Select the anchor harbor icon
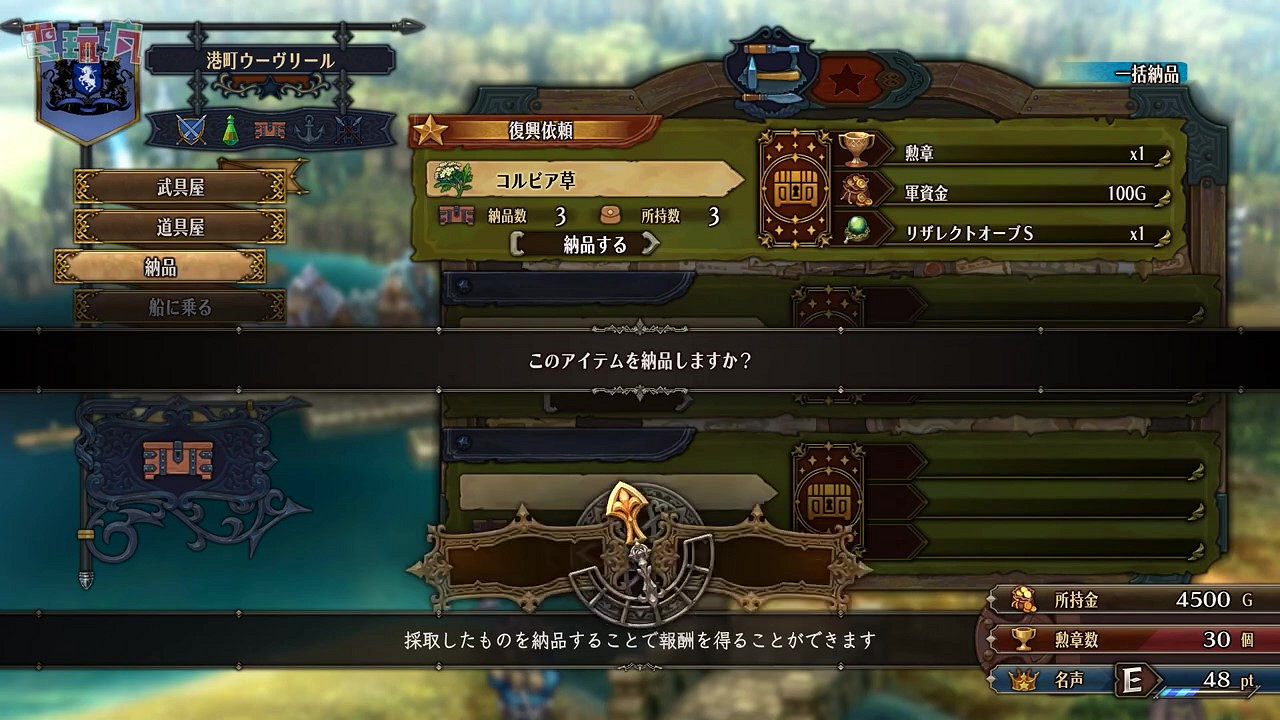Image resolution: width=1280 pixels, height=720 pixels. pos(308,128)
